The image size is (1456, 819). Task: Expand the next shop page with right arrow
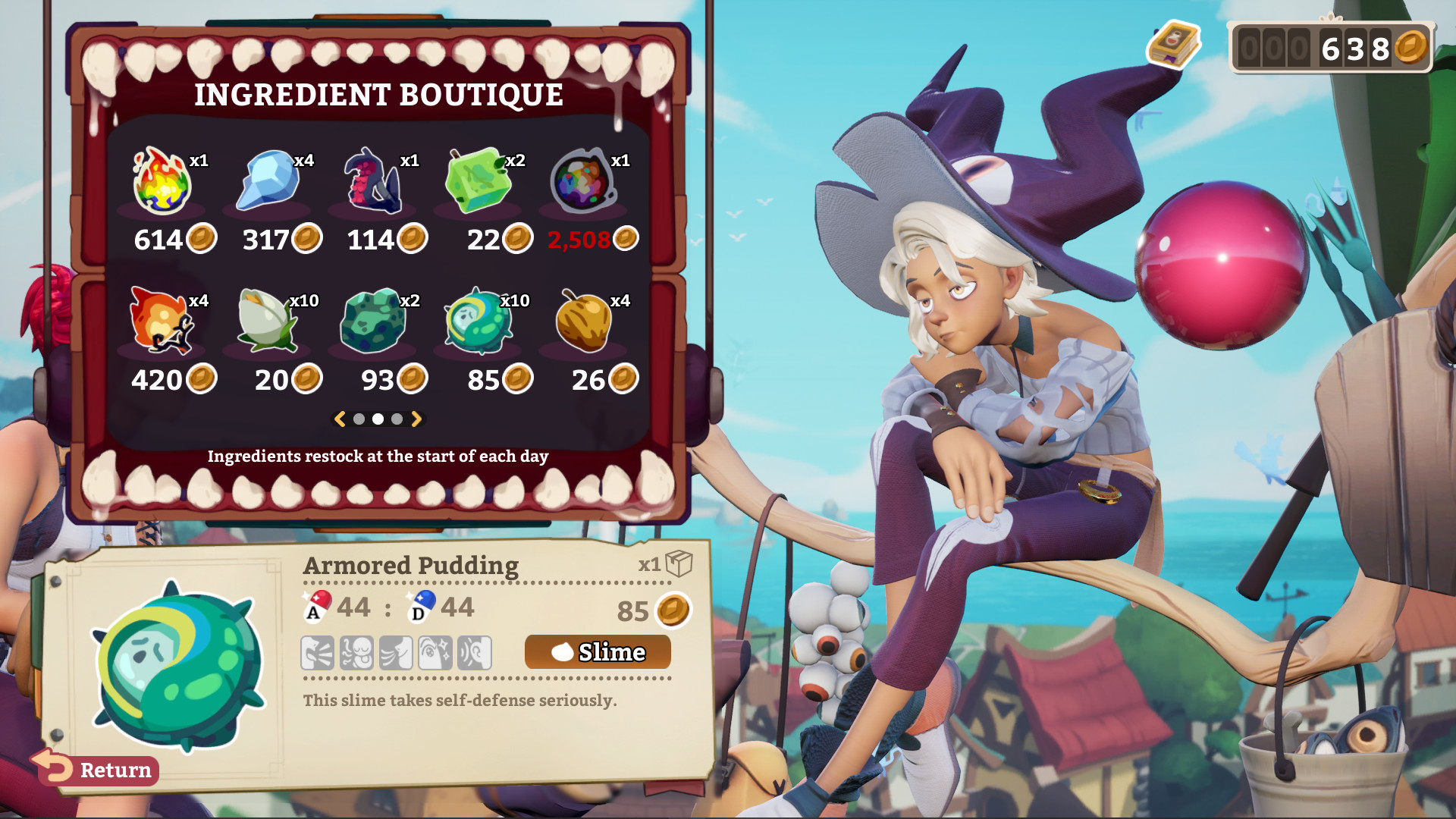pyautogui.click(x=416, y=418)
